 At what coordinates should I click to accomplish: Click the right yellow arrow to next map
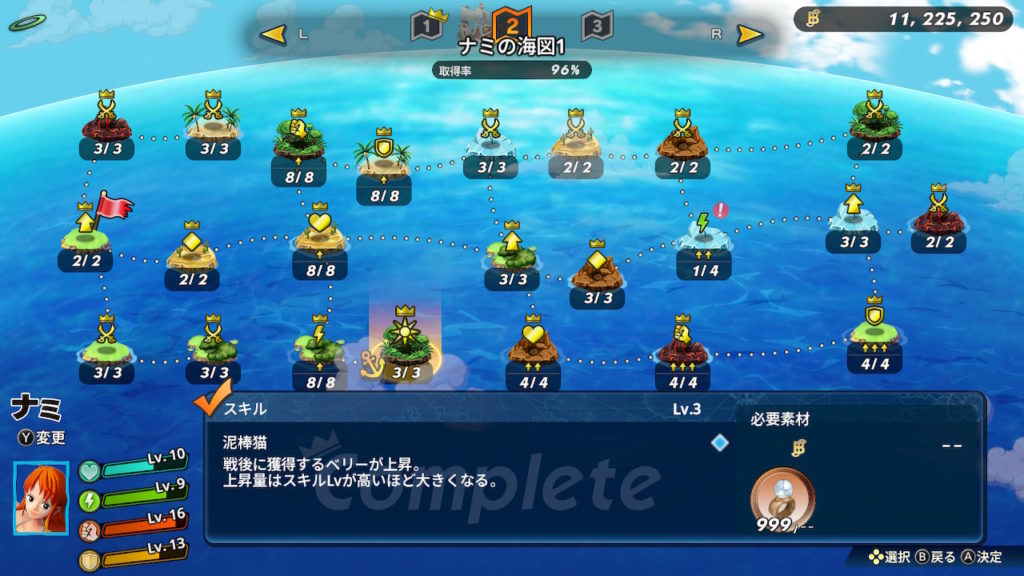pos(750,35)
